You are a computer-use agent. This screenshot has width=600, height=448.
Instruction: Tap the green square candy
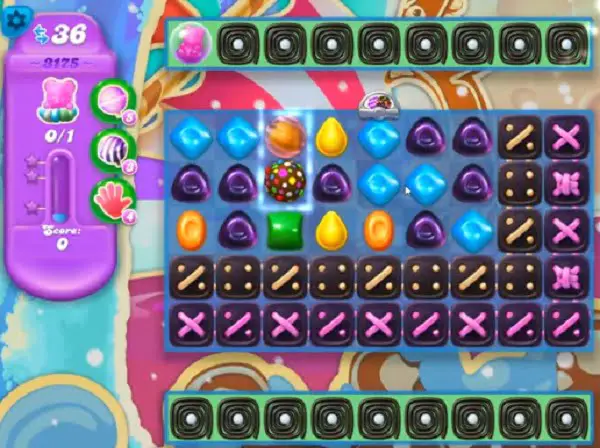click(285, 229)
